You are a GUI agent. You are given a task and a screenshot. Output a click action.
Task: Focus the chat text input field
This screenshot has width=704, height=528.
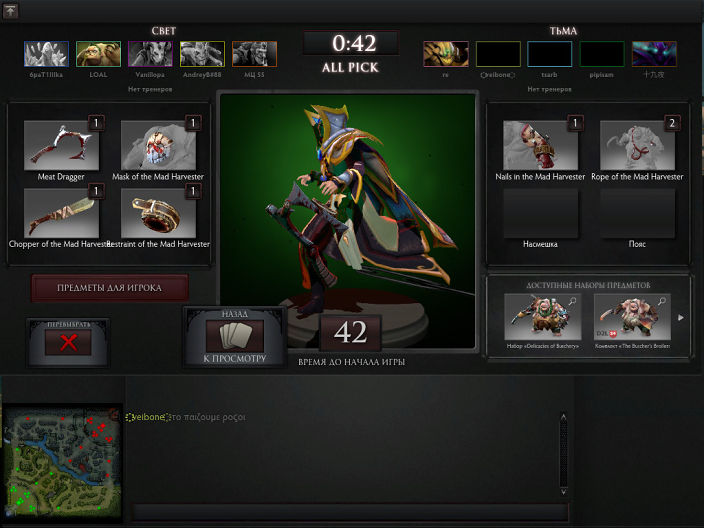[x=350, y=513]
